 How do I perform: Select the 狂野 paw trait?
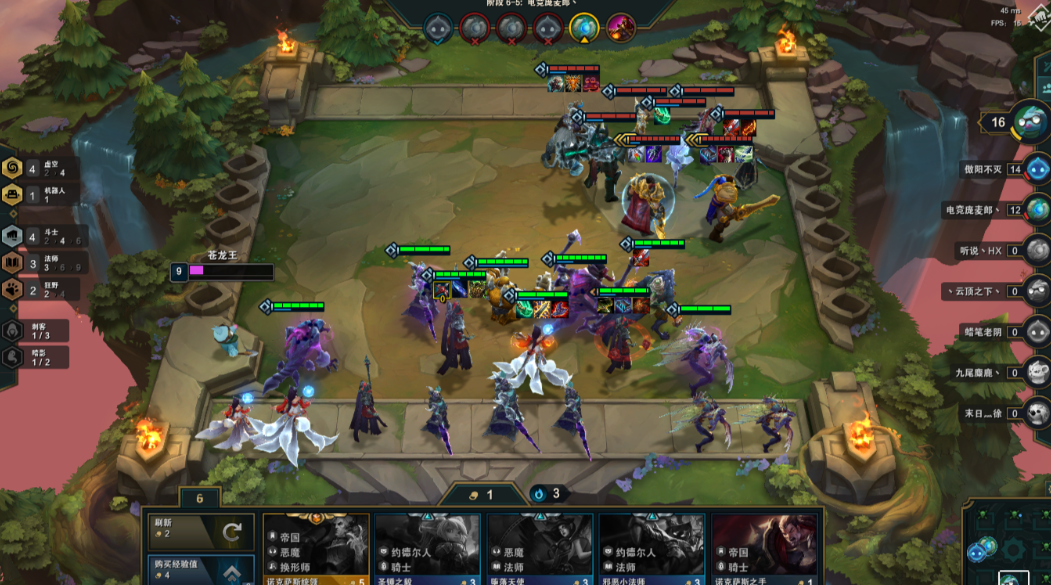tap(13, 291)
